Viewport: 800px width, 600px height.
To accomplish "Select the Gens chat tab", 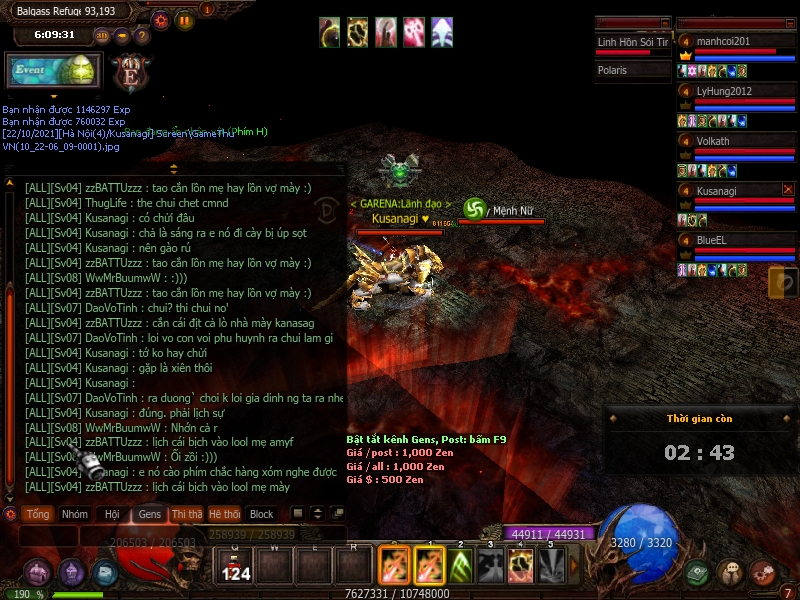I will pos(150,514).
